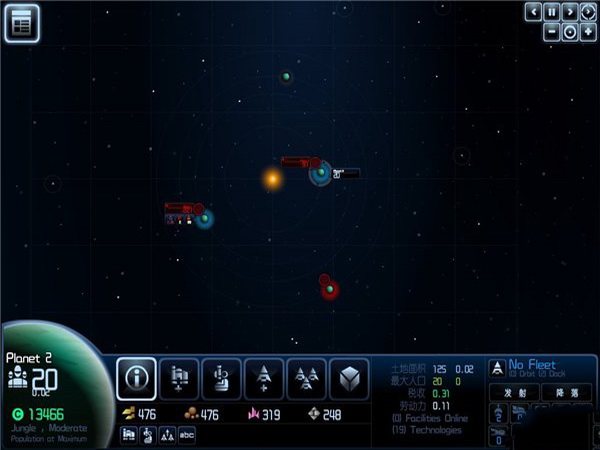Center the view with the circle button
Screen dimensions: 600x450
[569, 31]
